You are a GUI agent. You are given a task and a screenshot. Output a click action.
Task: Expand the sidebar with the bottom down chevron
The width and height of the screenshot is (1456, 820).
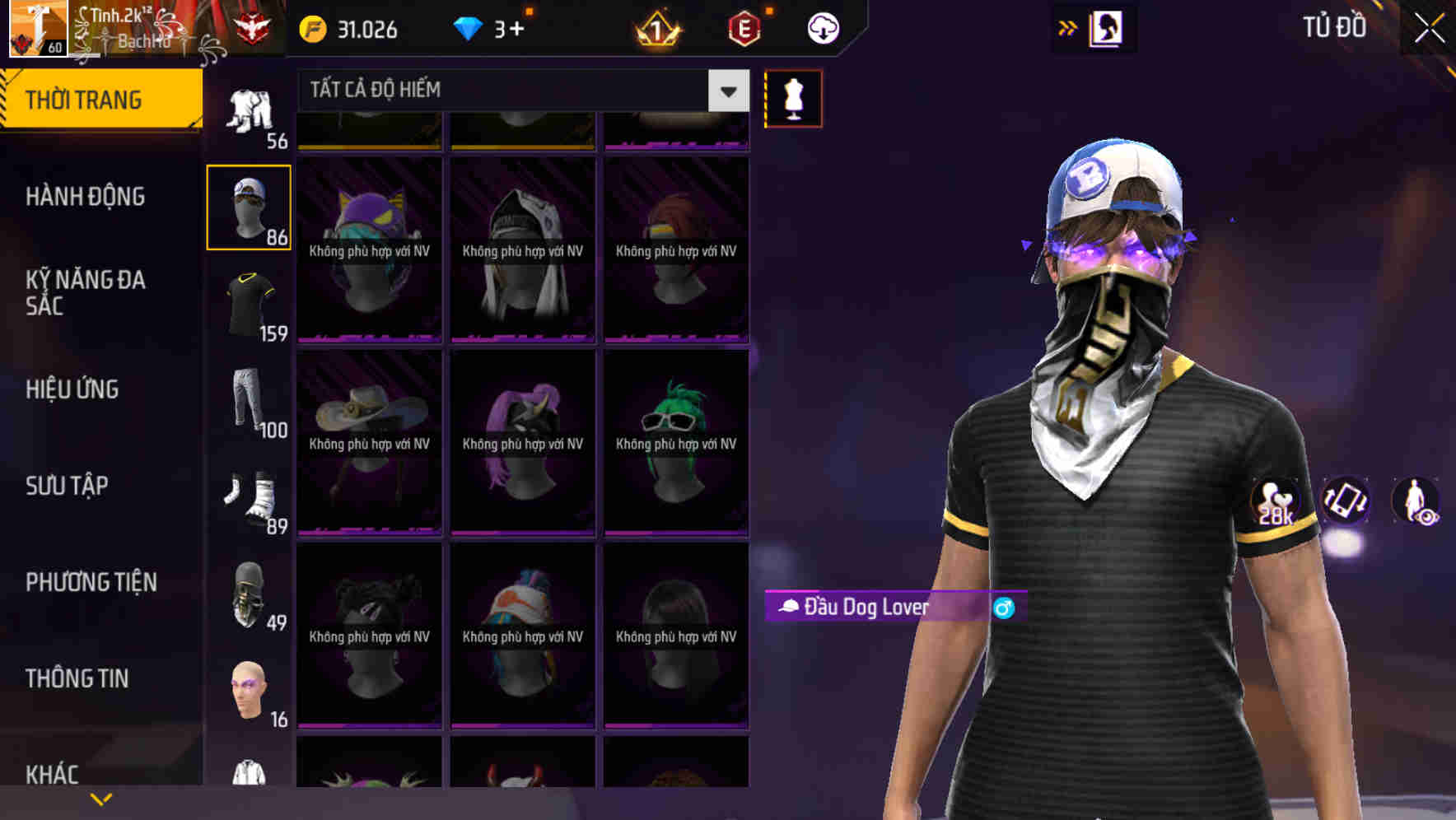101,799
